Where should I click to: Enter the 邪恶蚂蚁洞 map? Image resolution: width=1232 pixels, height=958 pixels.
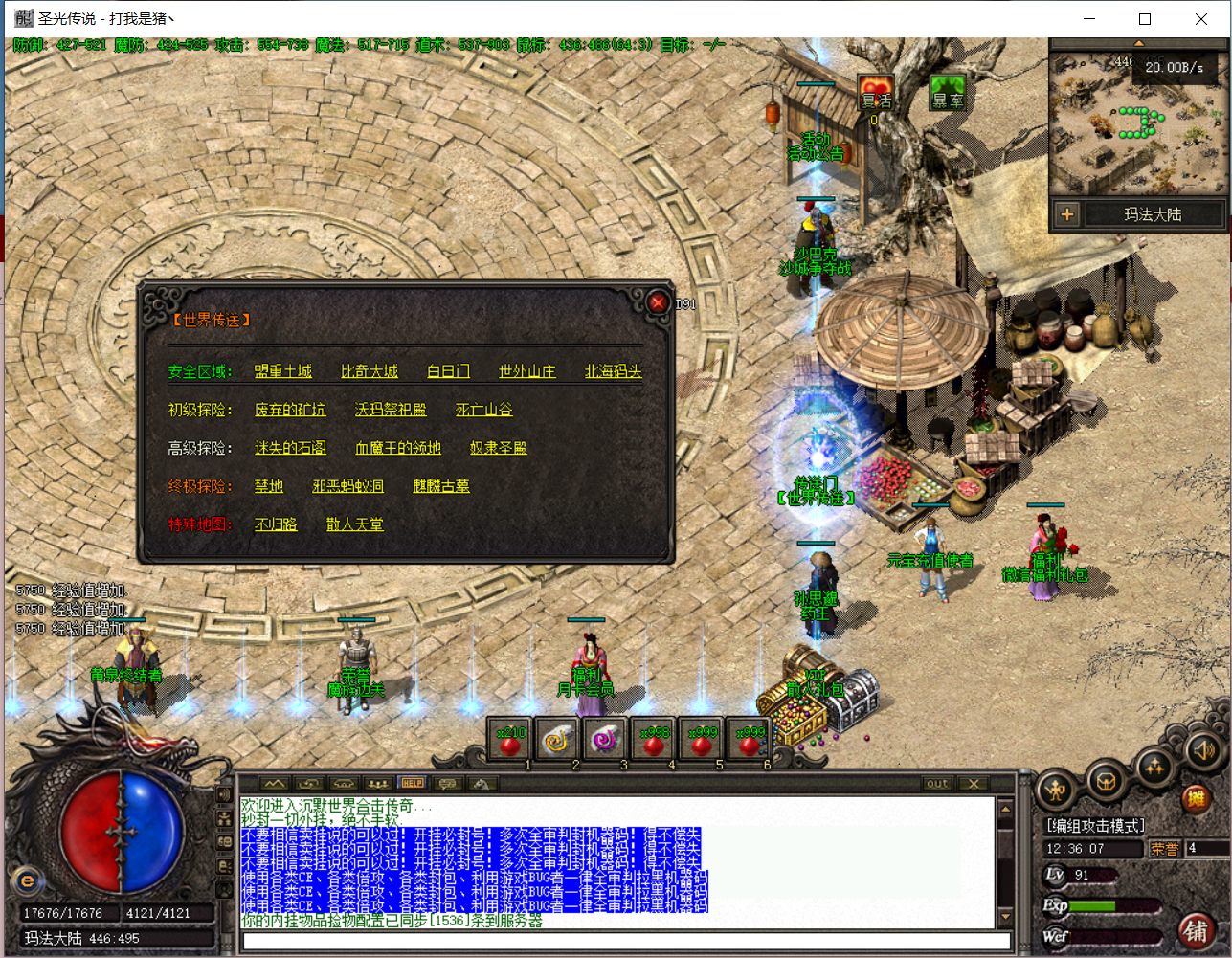[347, 486]
